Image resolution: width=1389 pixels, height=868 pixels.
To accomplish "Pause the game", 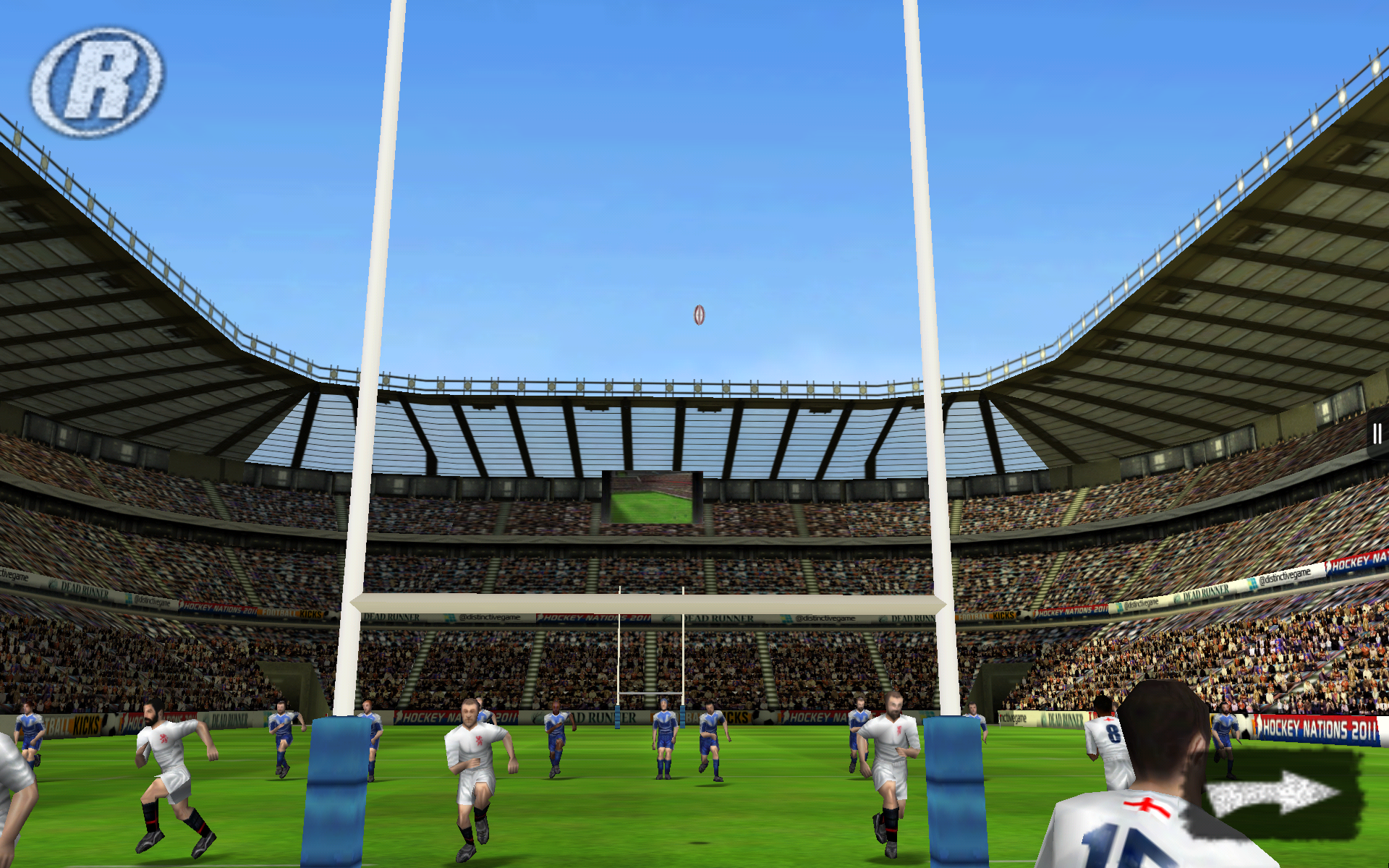I will (1376, 434).
